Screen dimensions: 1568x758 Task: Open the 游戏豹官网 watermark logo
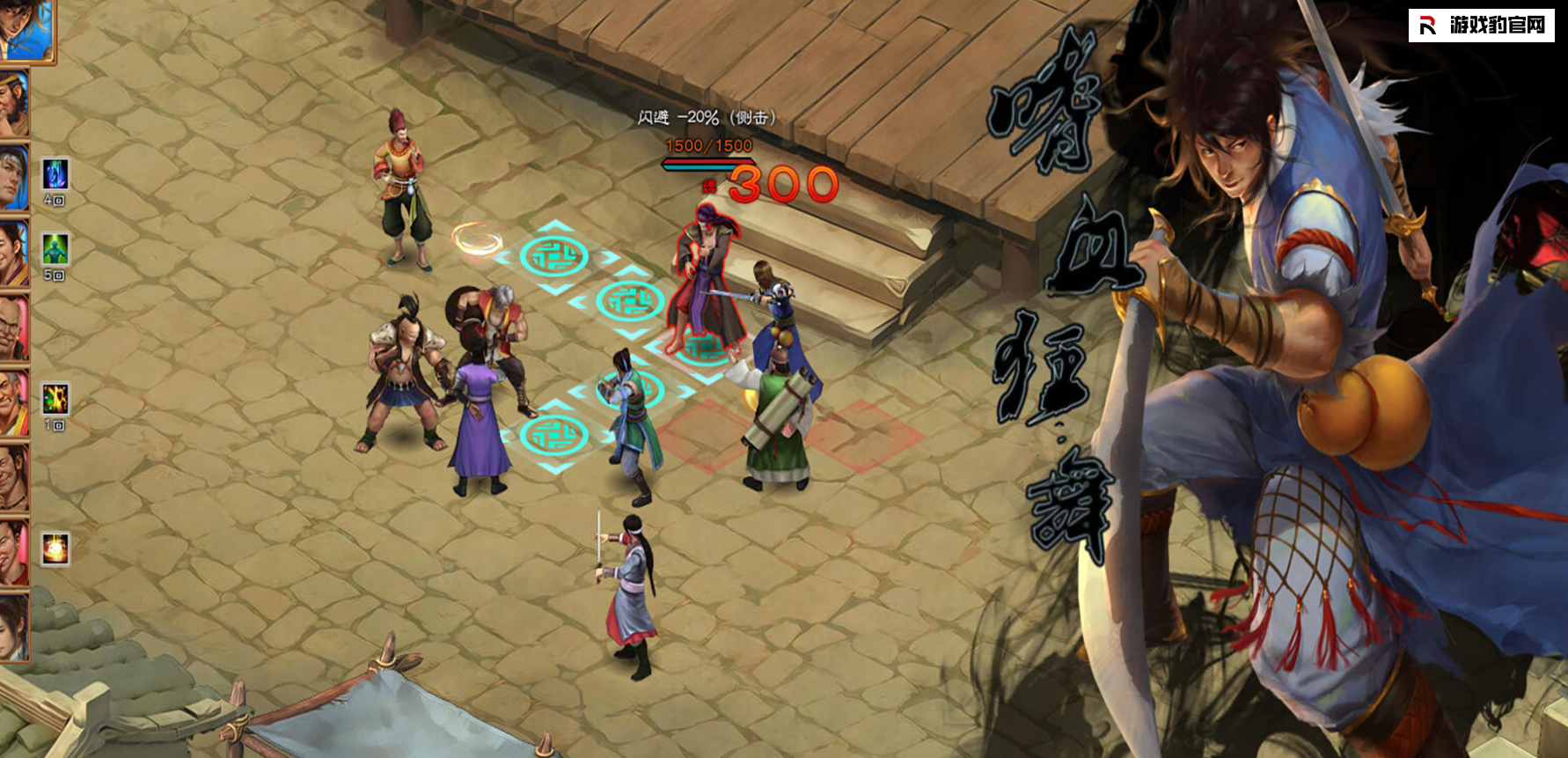coord(1482,26)
